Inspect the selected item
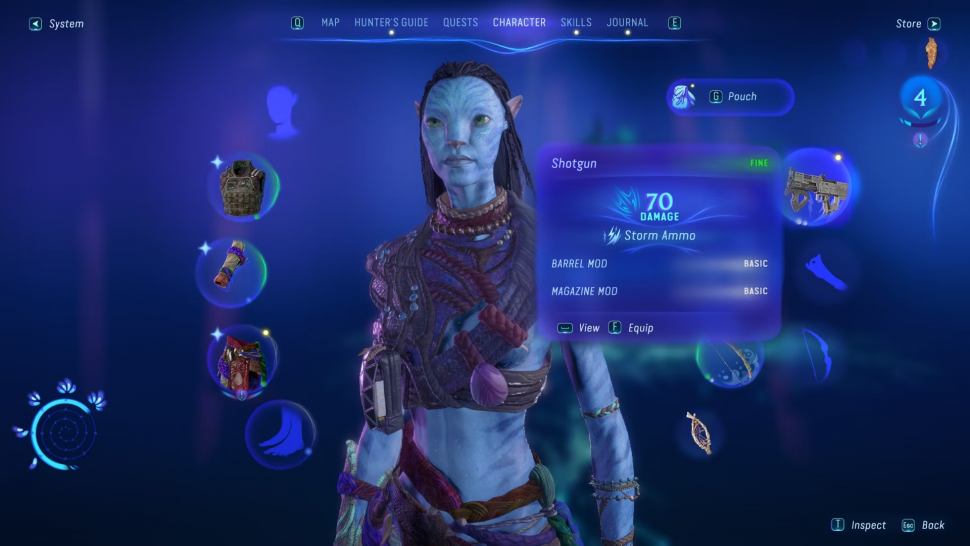Image resolution: width=970 pixels, height=546 pixels. pyautogui.click(x=860, y=525)
